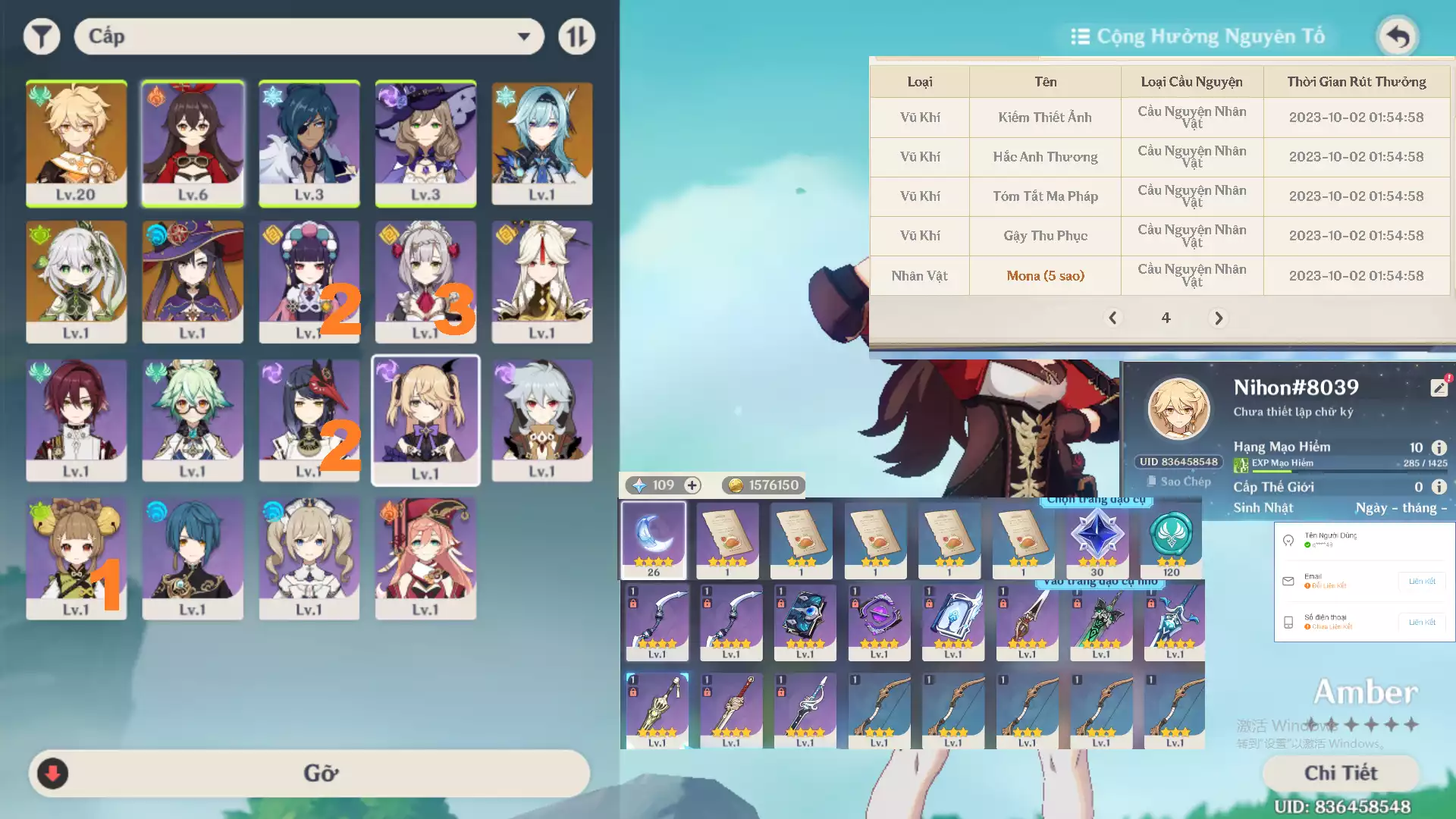Open the filter funnel icon
This screenshot has height=819, width=1456.
[42, 36]
